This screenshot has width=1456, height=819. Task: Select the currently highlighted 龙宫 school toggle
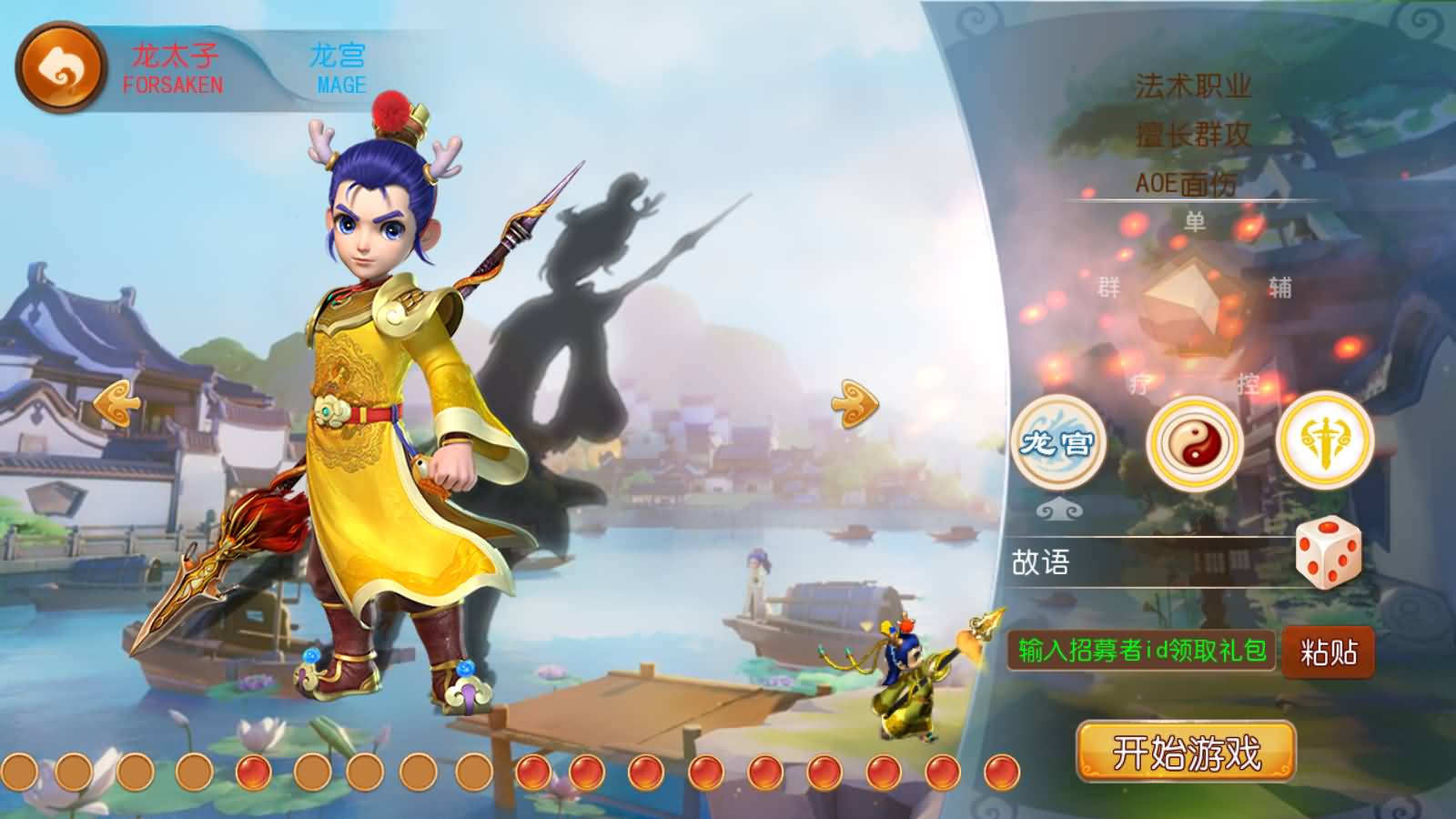(x=1059, y=445)
